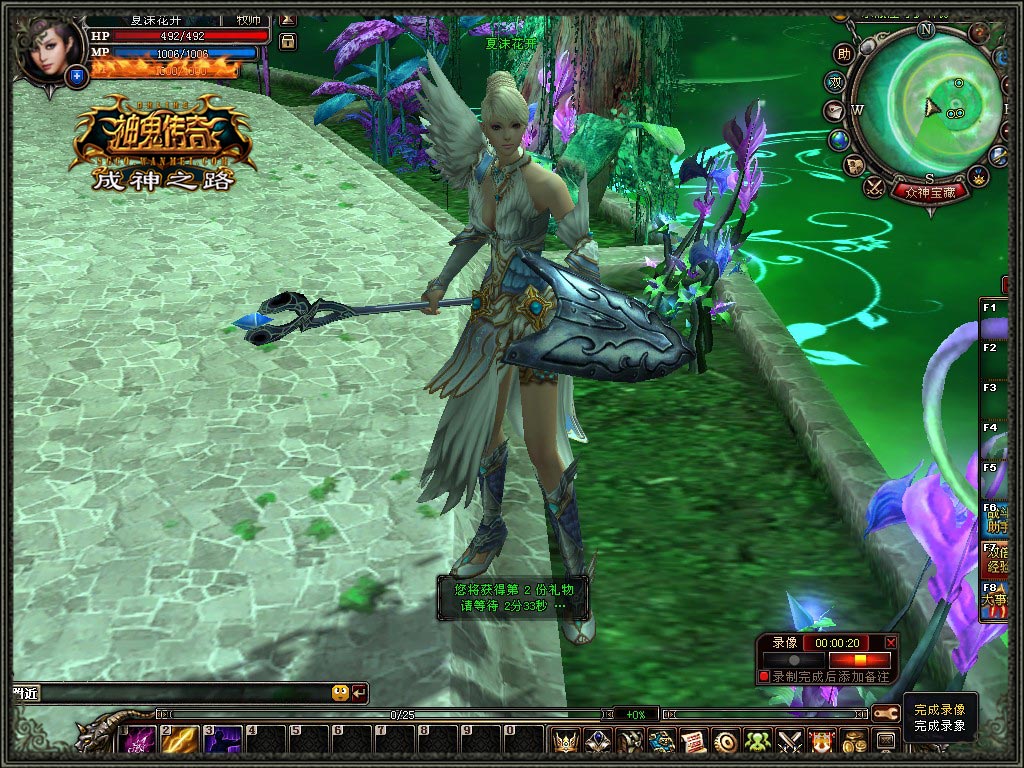Stop recording with the red-orange button
Viewport: 1024px width, 768px height.
pyautogui.click(x=859, y=660)
